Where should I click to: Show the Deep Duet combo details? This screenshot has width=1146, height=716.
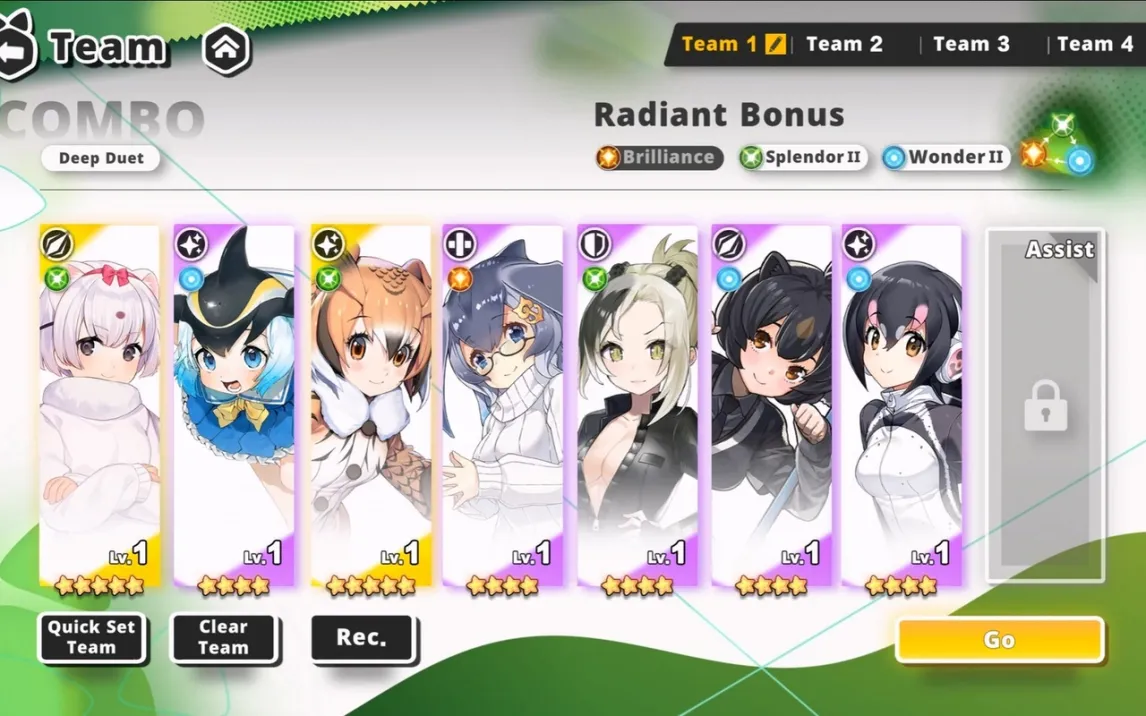click(101, 158)
